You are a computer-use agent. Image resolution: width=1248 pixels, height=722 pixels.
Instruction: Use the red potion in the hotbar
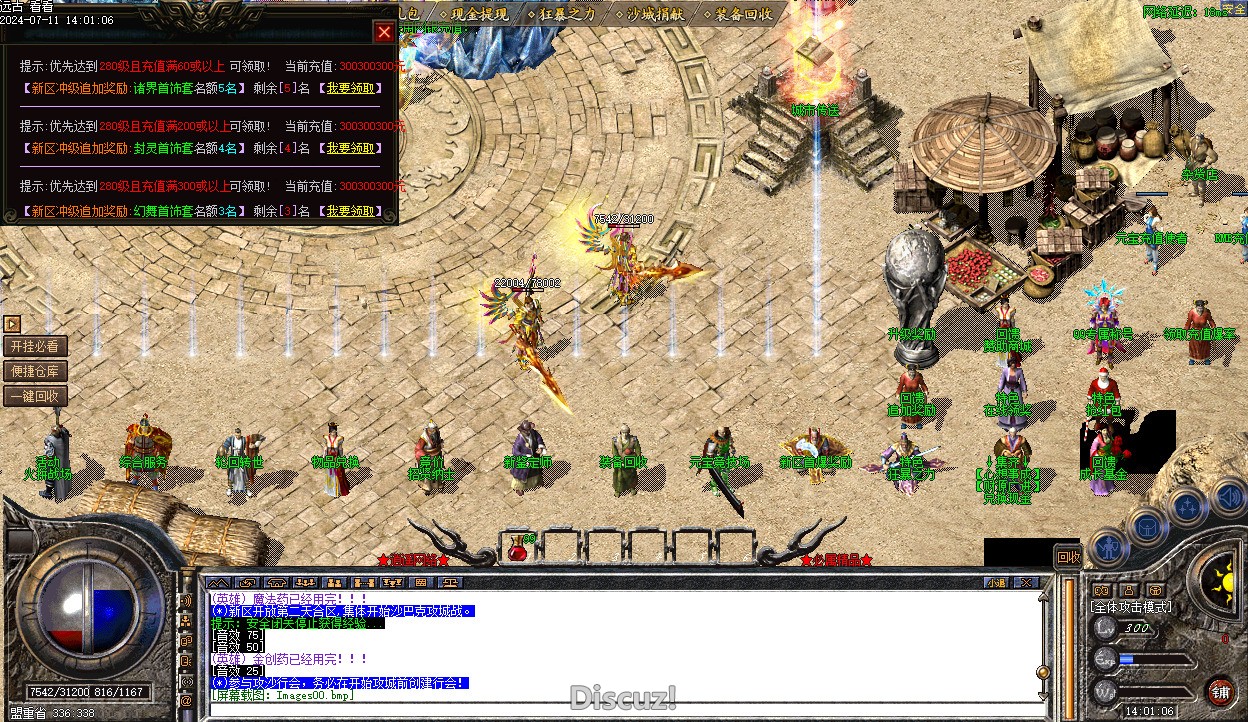tap(517, 548)
